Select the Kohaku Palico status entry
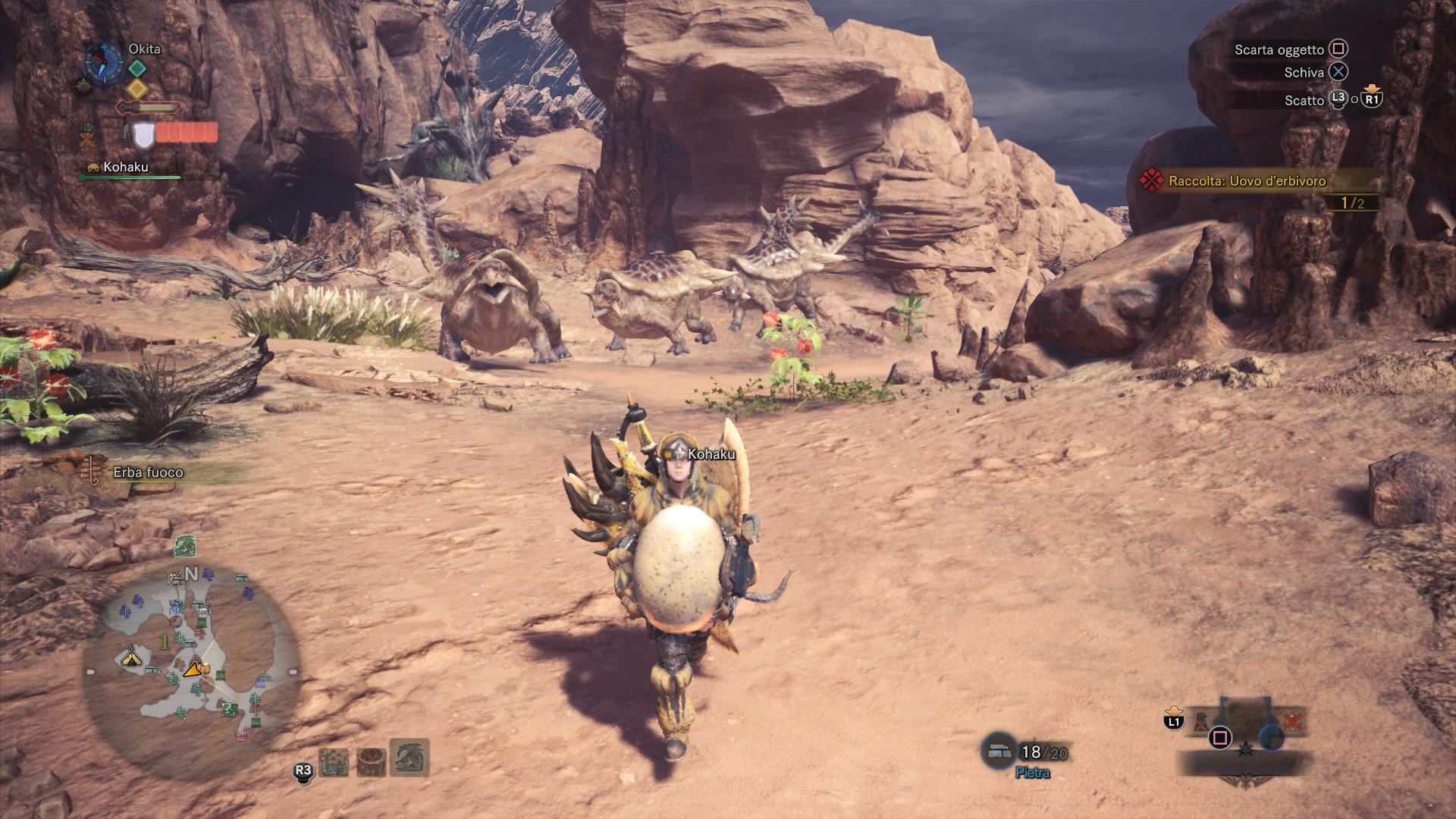The width and height of the screenshot is (1456, 819). [125, 168]
